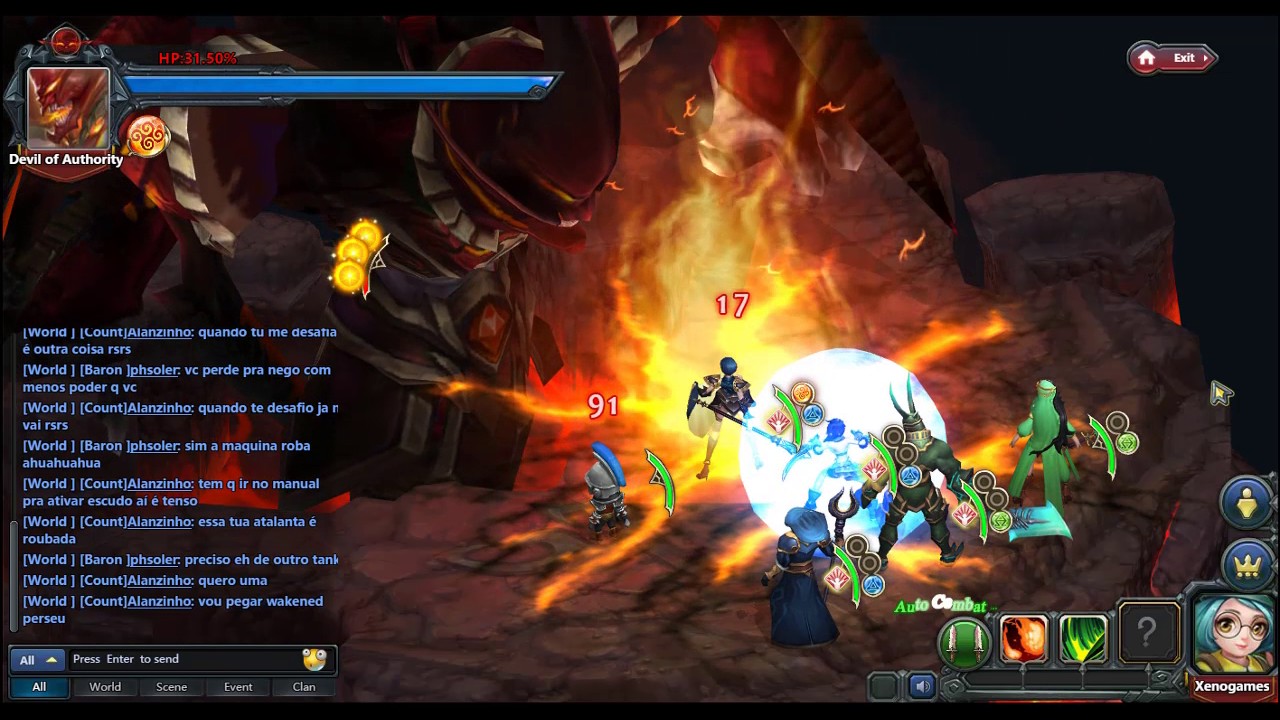Toggle the sound speaker button

coord(922,686)
